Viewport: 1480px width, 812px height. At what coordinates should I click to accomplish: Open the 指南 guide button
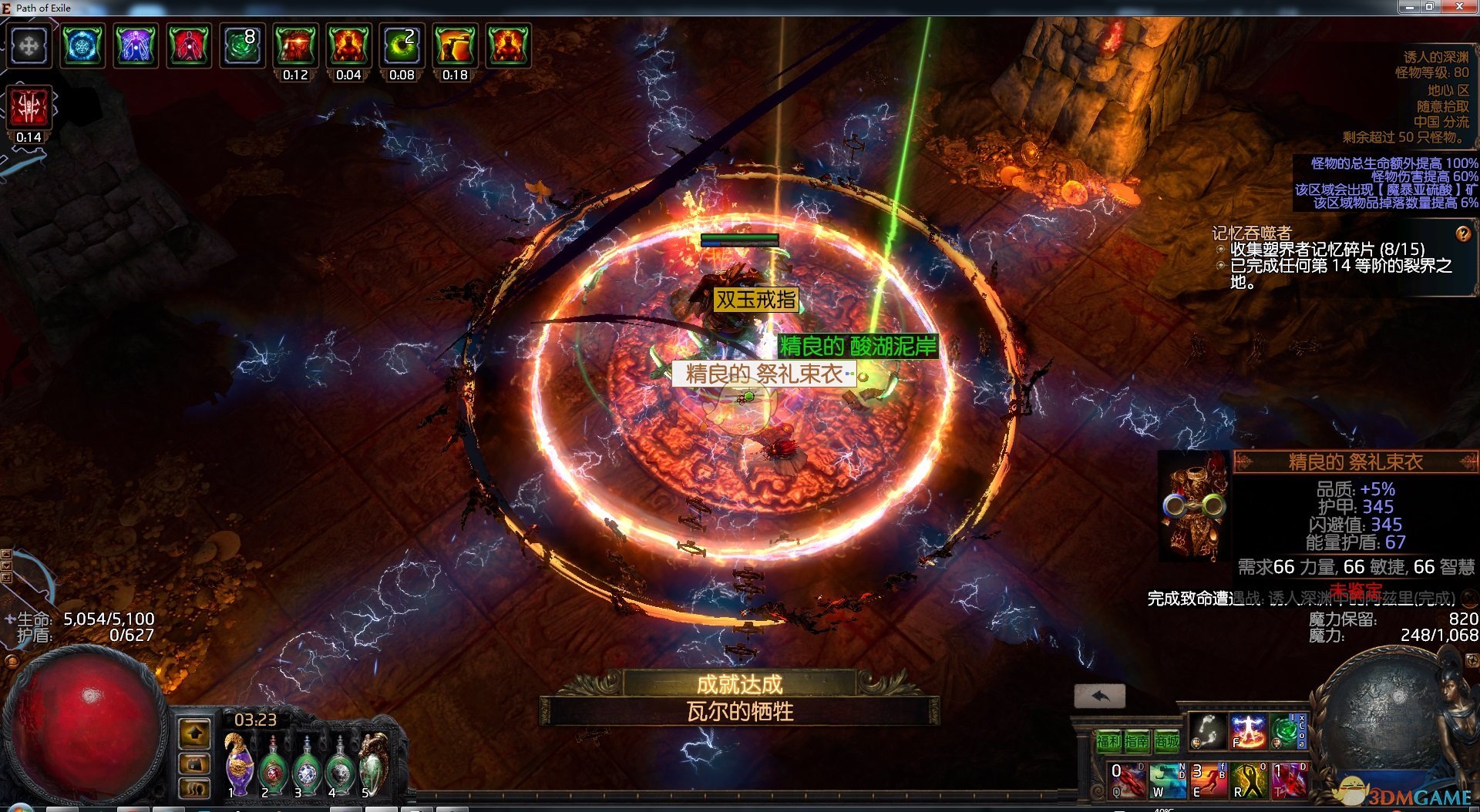pos(1137,741)
